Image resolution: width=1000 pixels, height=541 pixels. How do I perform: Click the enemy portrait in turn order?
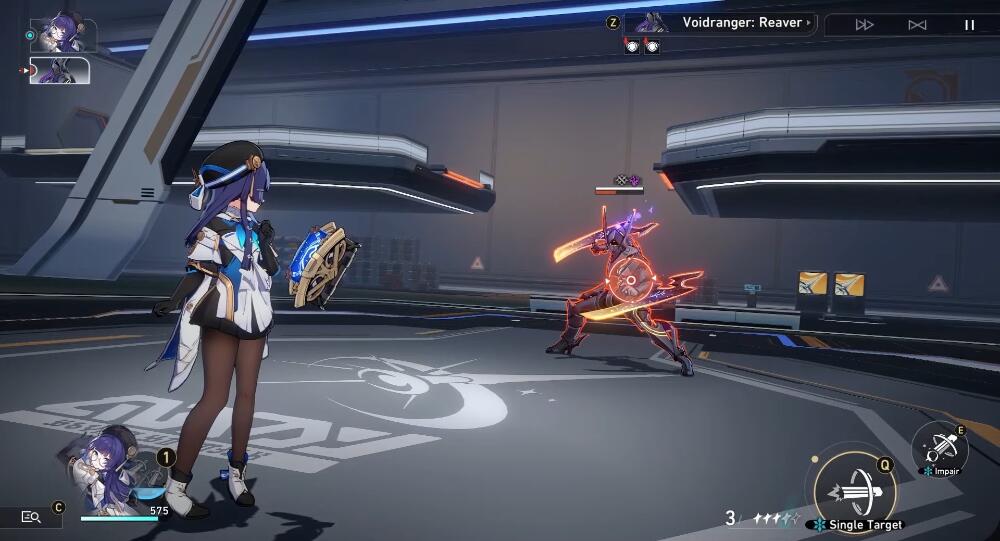(x=62, y=71)
